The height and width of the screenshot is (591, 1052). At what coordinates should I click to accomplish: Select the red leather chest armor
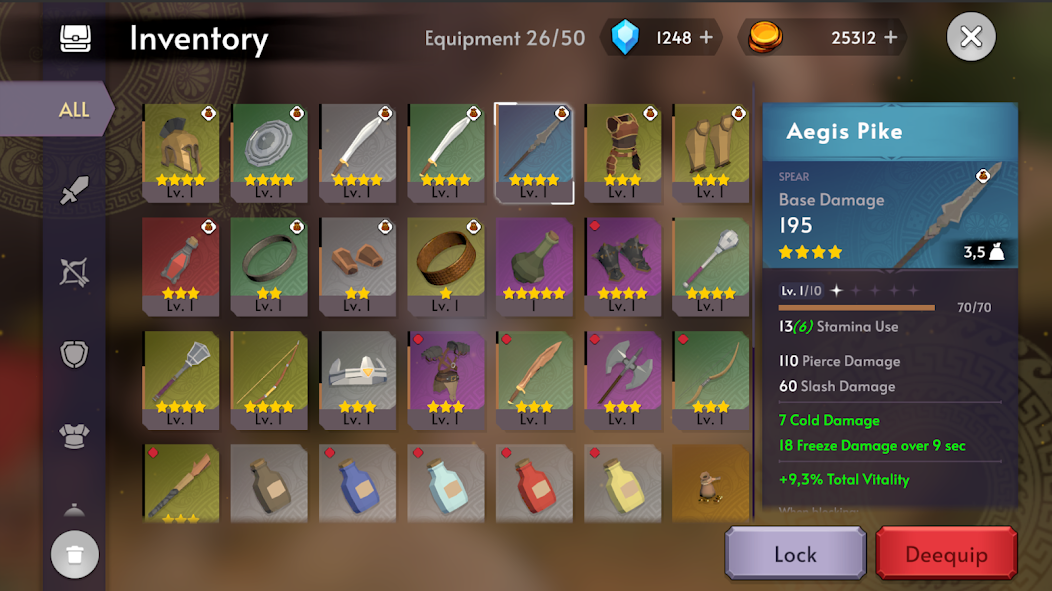click(623, 152)
